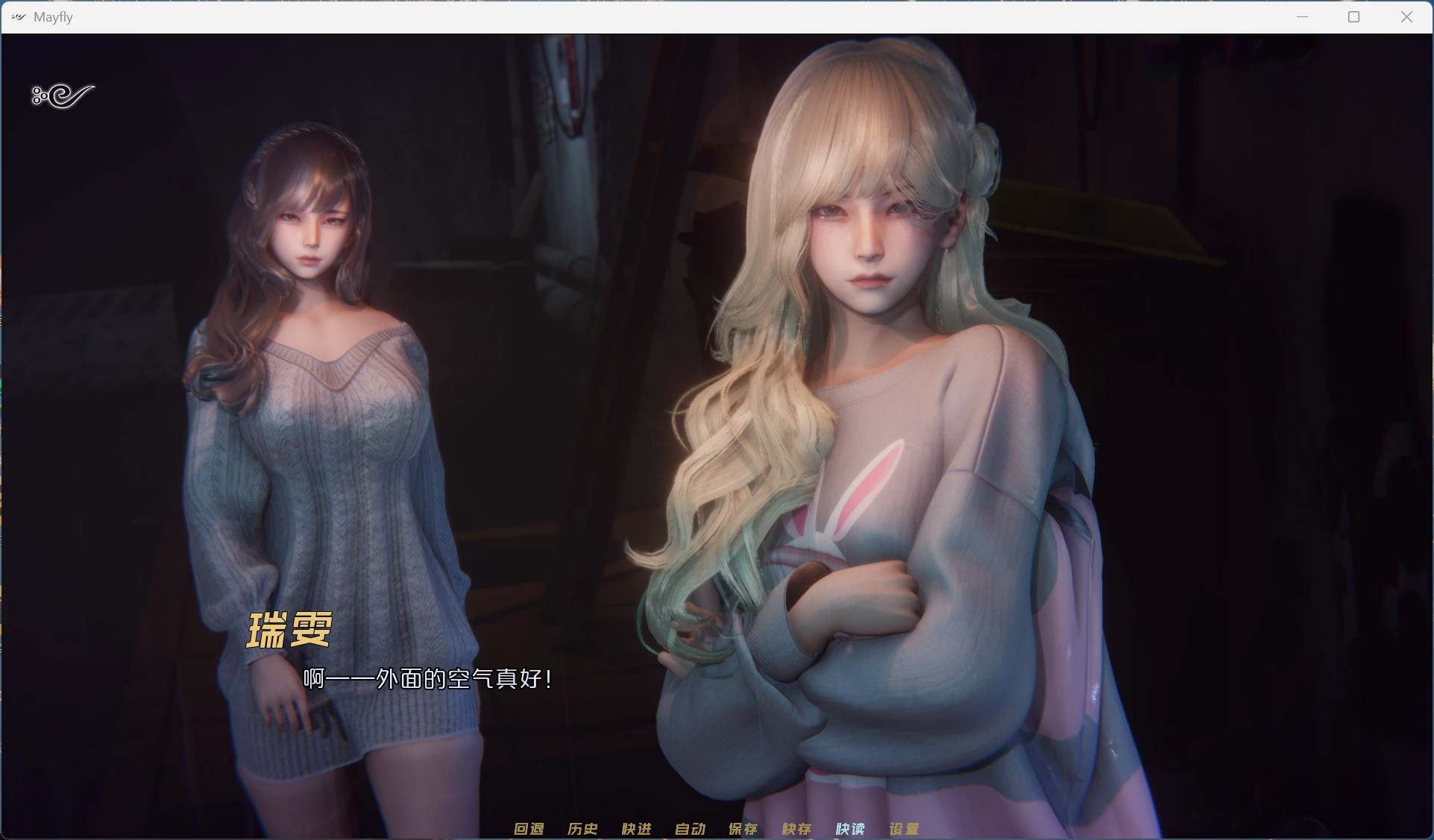Click 保存 to open the save page
Image resolution: width=1434 pixels, height=840 pixels.
[x=743, y=828]
